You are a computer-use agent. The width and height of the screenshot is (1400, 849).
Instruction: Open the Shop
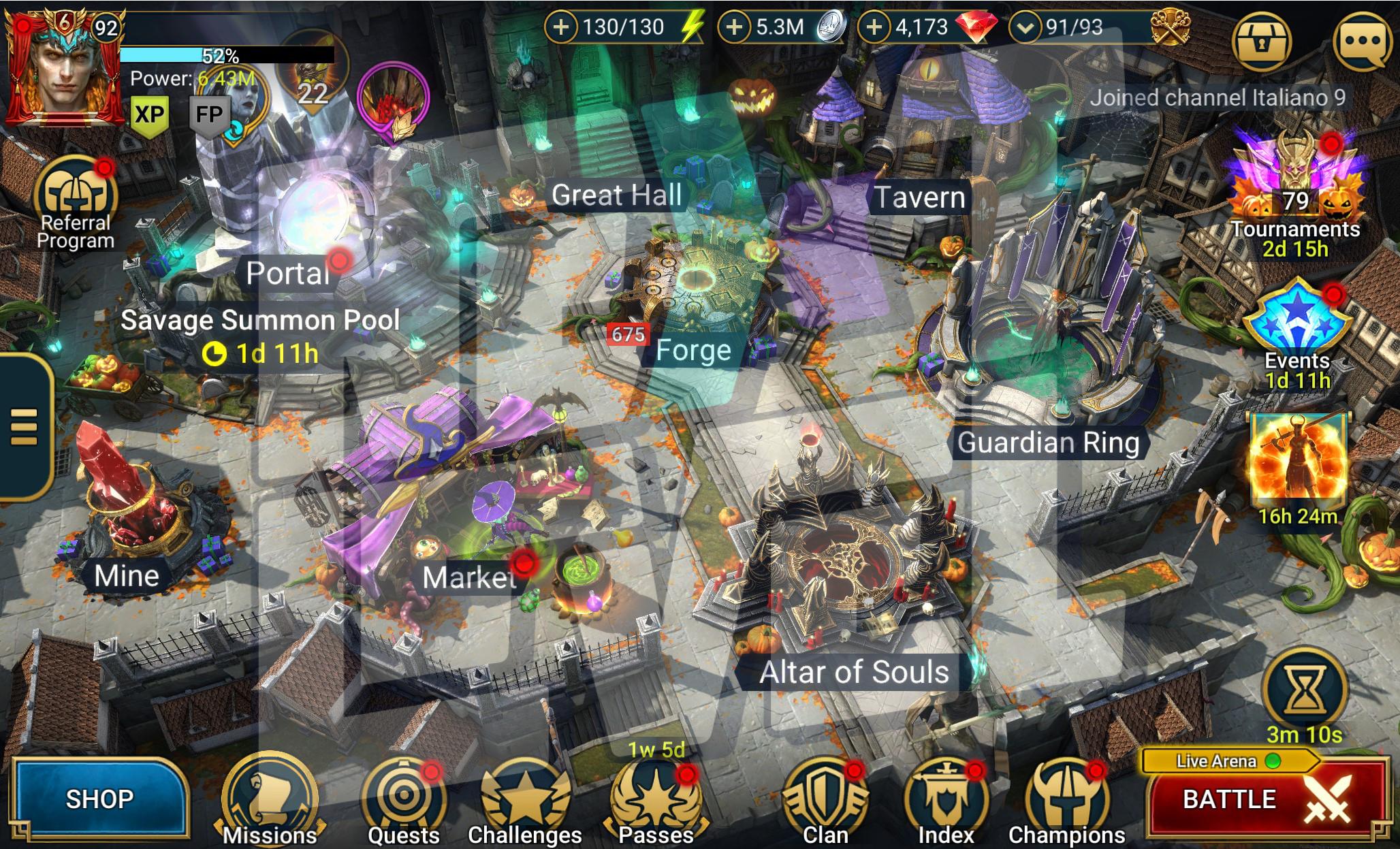tap(99, 798)
